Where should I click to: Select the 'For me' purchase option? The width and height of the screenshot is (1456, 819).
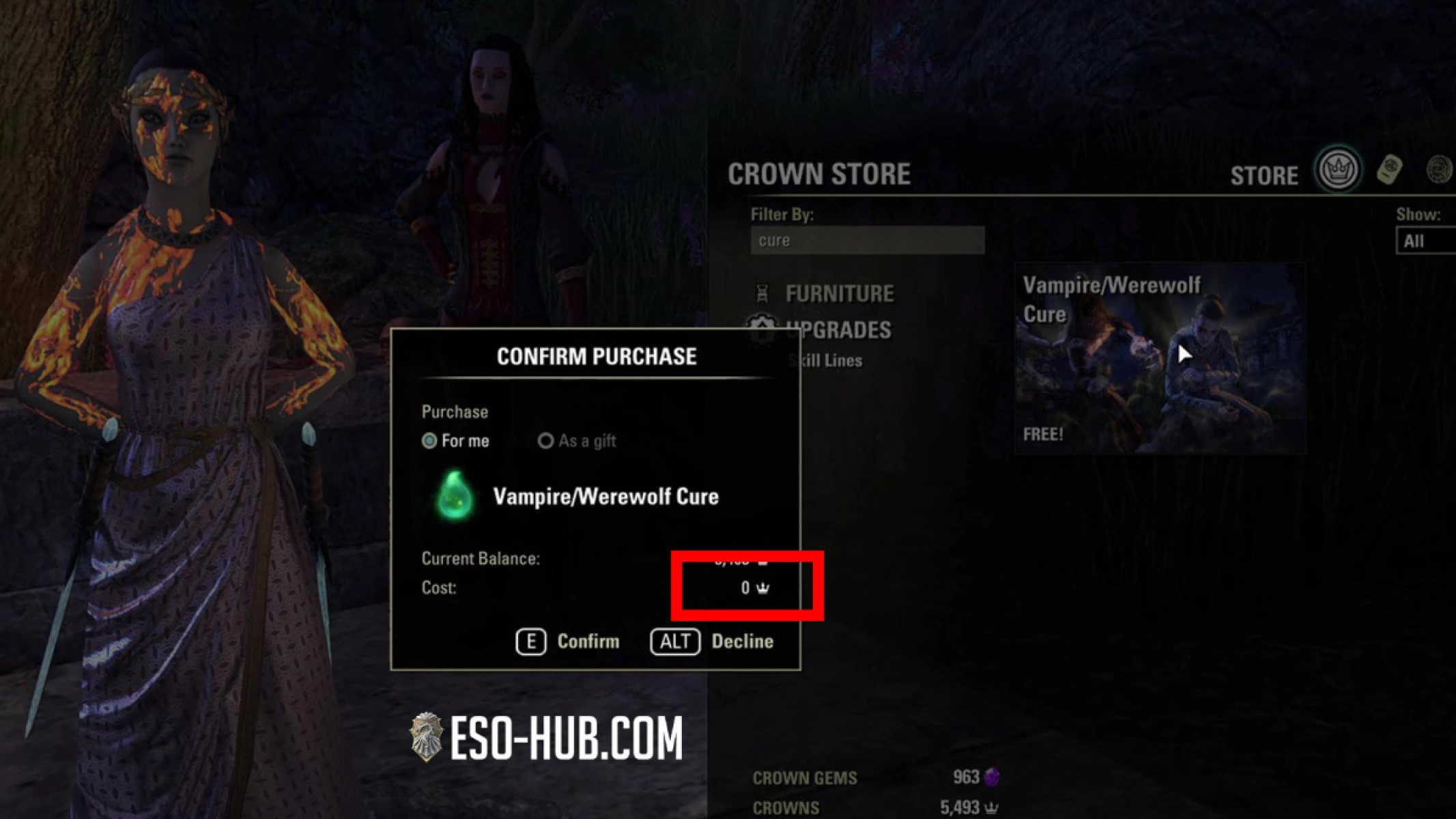click(430, 441)
